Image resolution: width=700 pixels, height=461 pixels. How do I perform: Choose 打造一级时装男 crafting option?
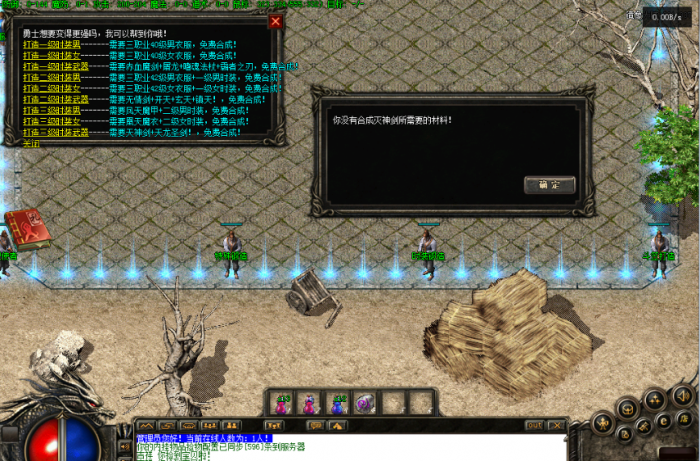(50, 44)
